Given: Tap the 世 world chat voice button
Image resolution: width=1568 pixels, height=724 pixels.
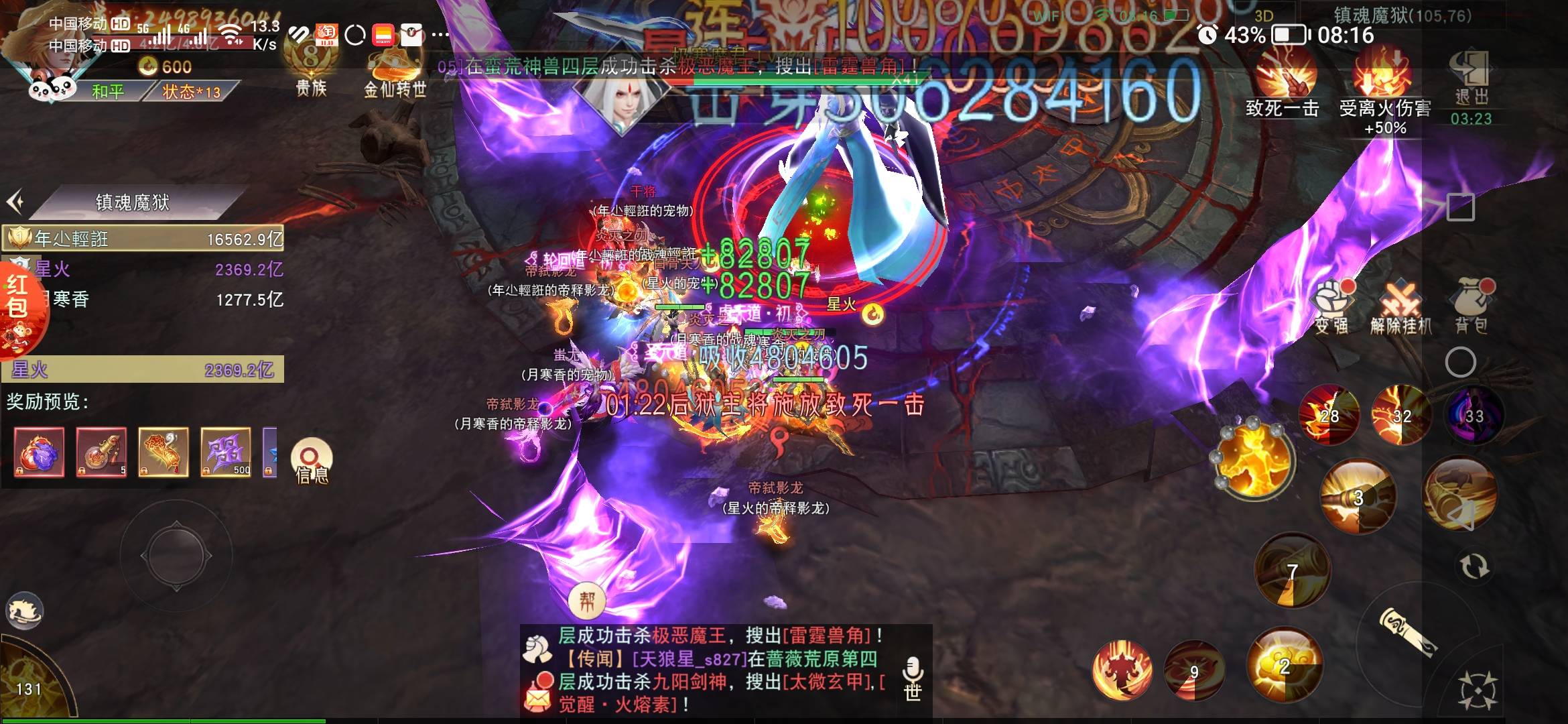Looking at the screenshot, I should (x=913, y=677).
